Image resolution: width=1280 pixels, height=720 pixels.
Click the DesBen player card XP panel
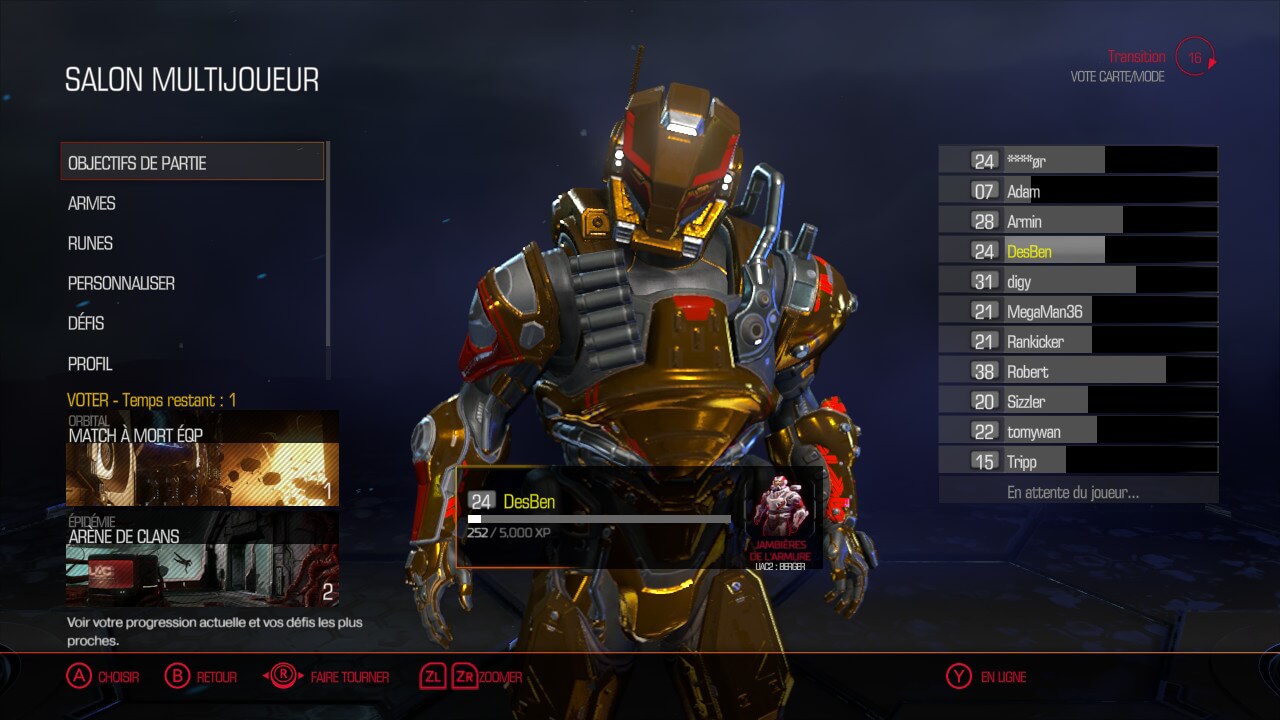(600, 517)
